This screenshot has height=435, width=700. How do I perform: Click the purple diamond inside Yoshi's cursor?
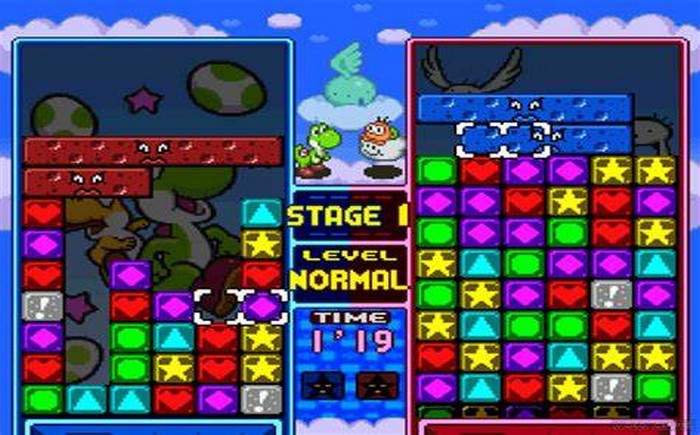click(x=262, y=306)
